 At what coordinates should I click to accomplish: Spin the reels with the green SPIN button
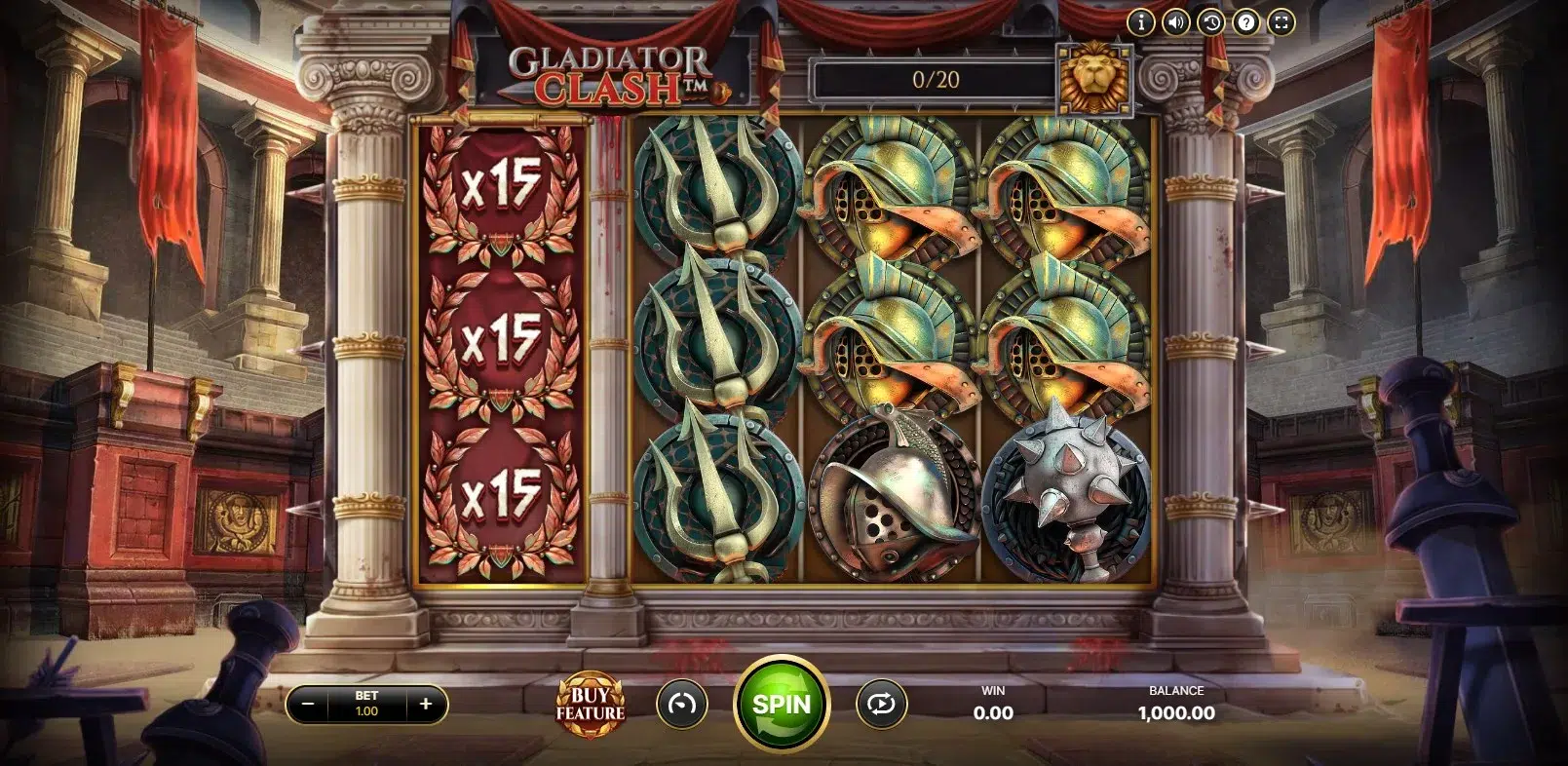(782, 704)
